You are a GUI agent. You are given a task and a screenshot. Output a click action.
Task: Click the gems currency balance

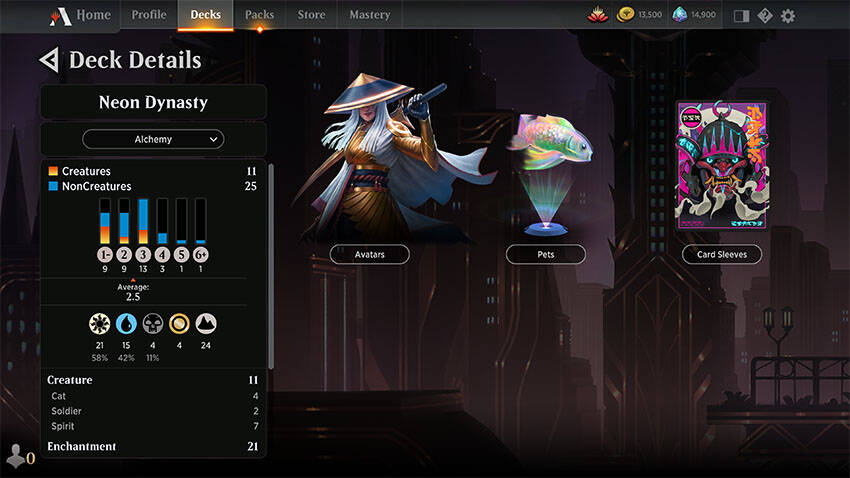(x=694, y=15)
